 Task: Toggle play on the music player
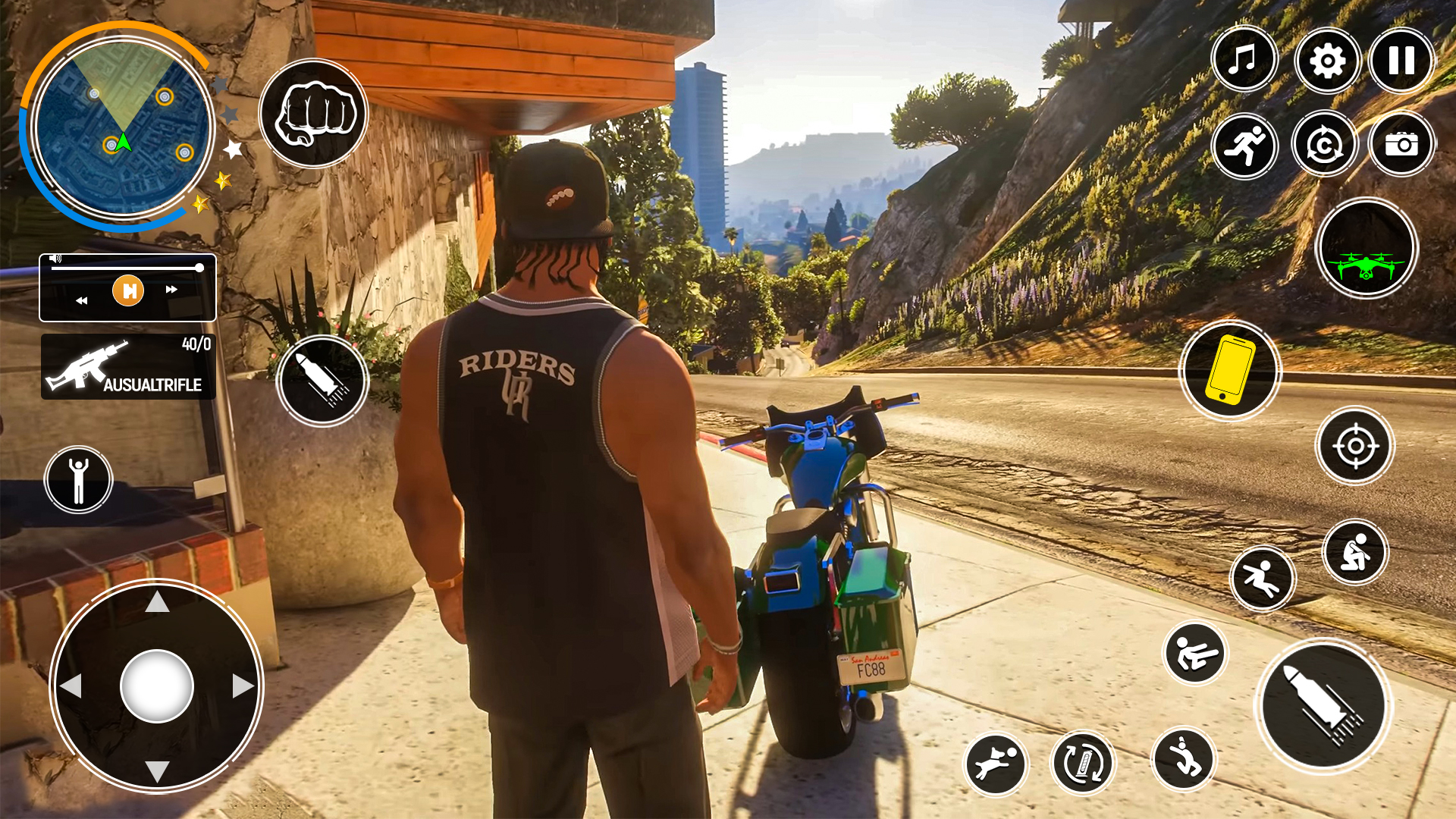pos(128,290)
